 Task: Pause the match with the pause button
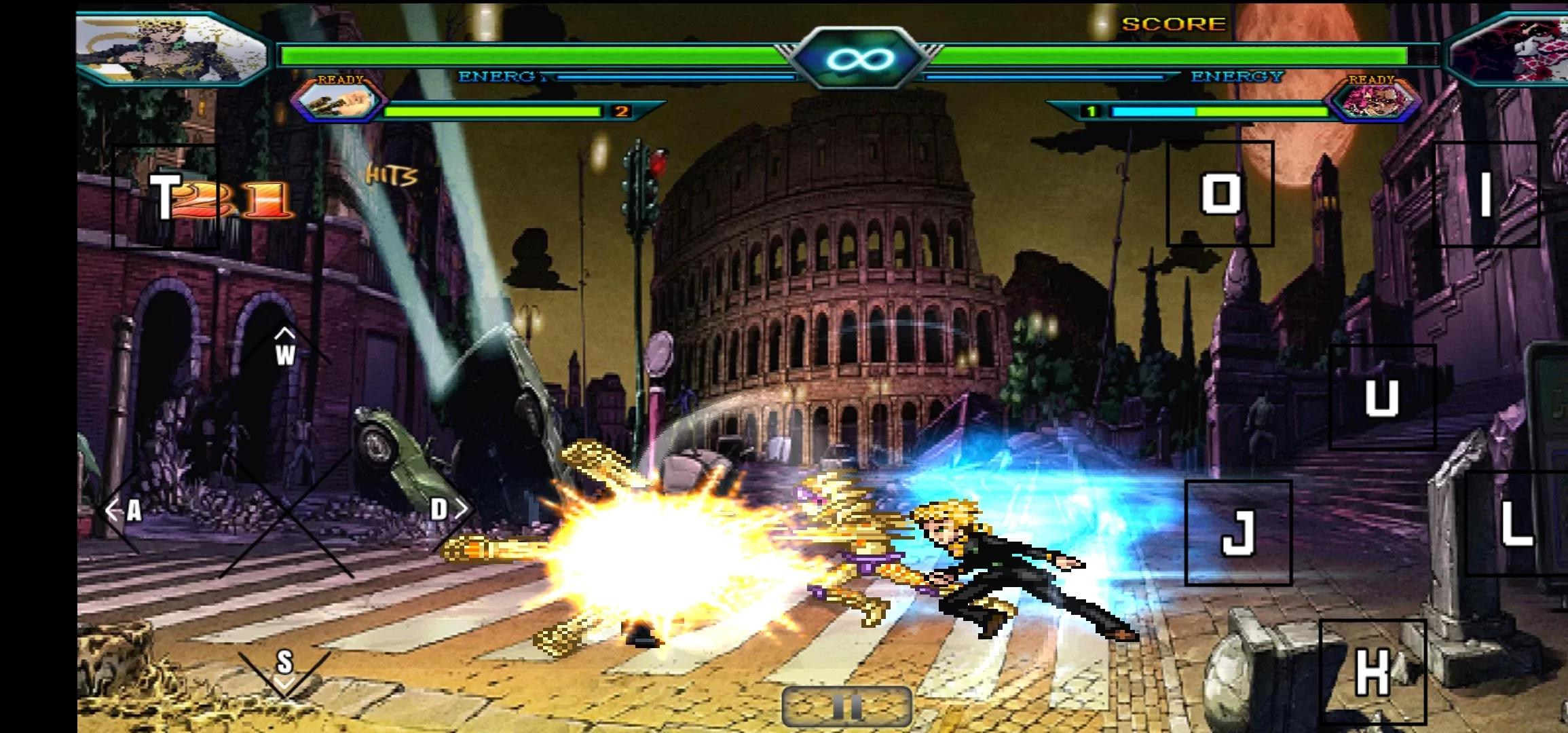tap(846, 706)
